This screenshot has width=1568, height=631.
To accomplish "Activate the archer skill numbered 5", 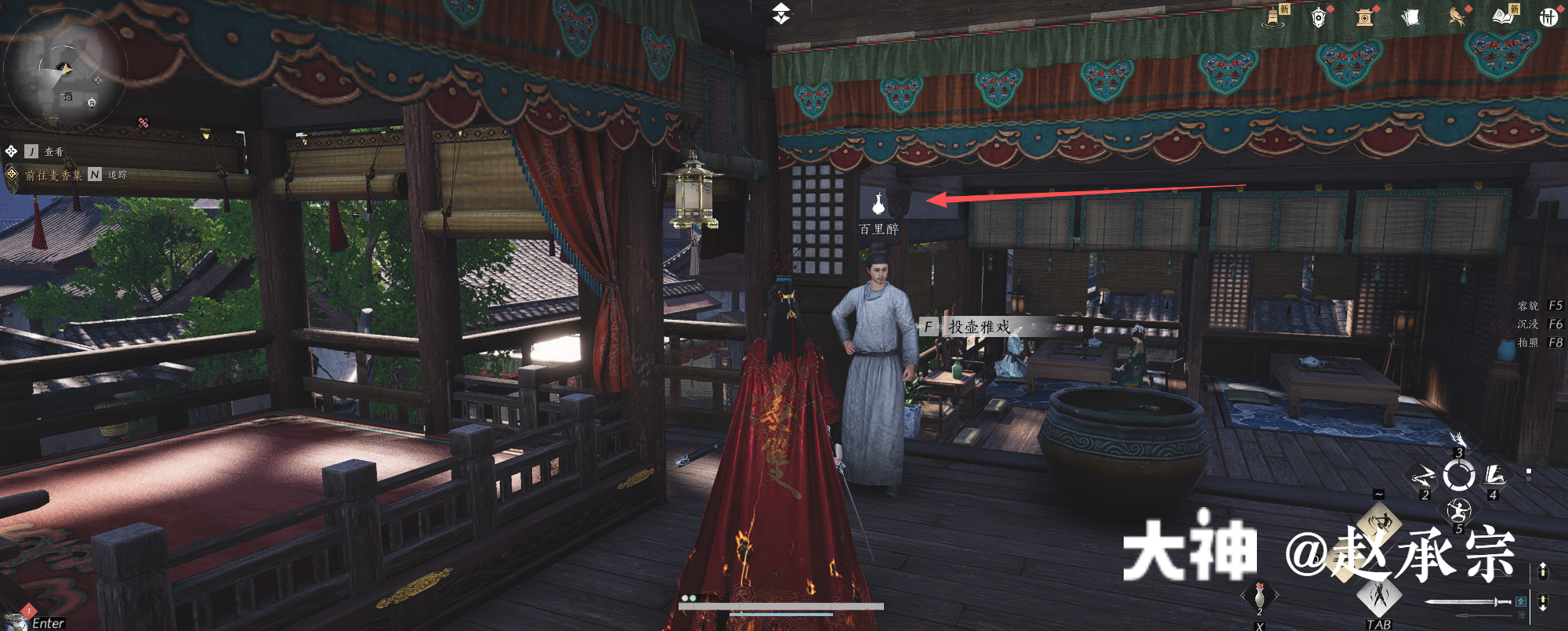I will (x=1458, y=511).
